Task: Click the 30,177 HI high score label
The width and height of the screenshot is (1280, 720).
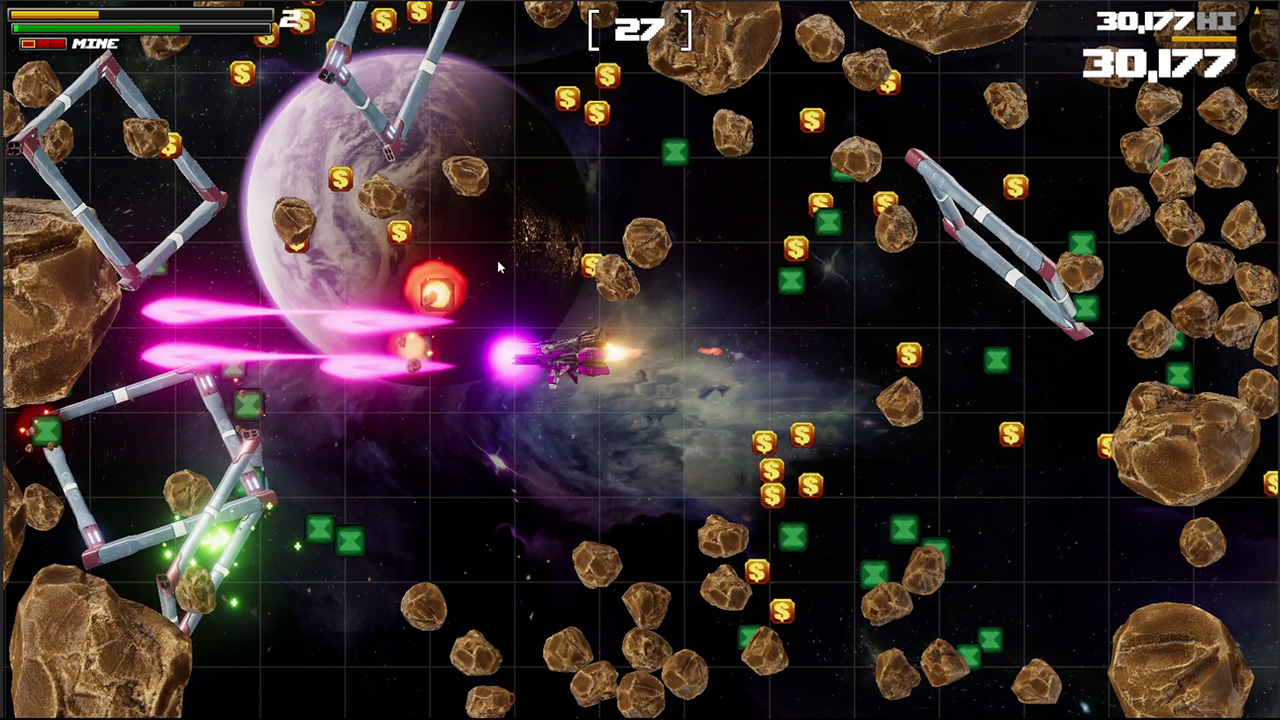Action: pyautogui.click(x=1160, y=22)
